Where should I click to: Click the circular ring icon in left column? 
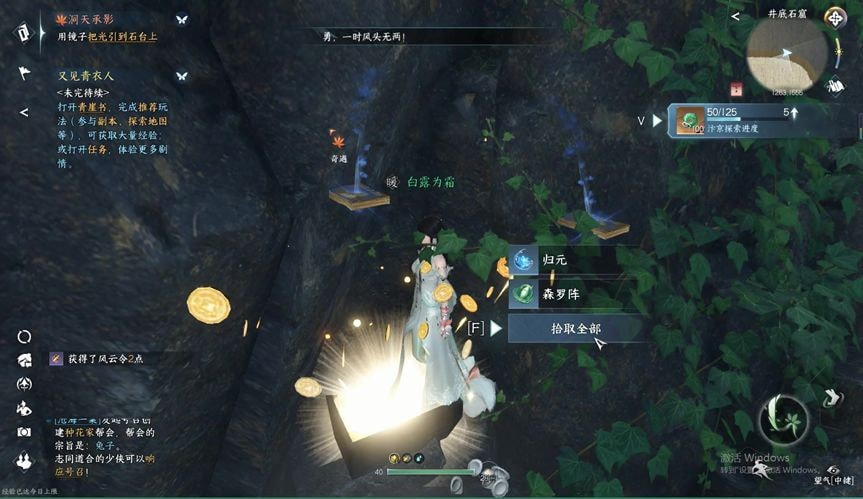tap(23, 337)
